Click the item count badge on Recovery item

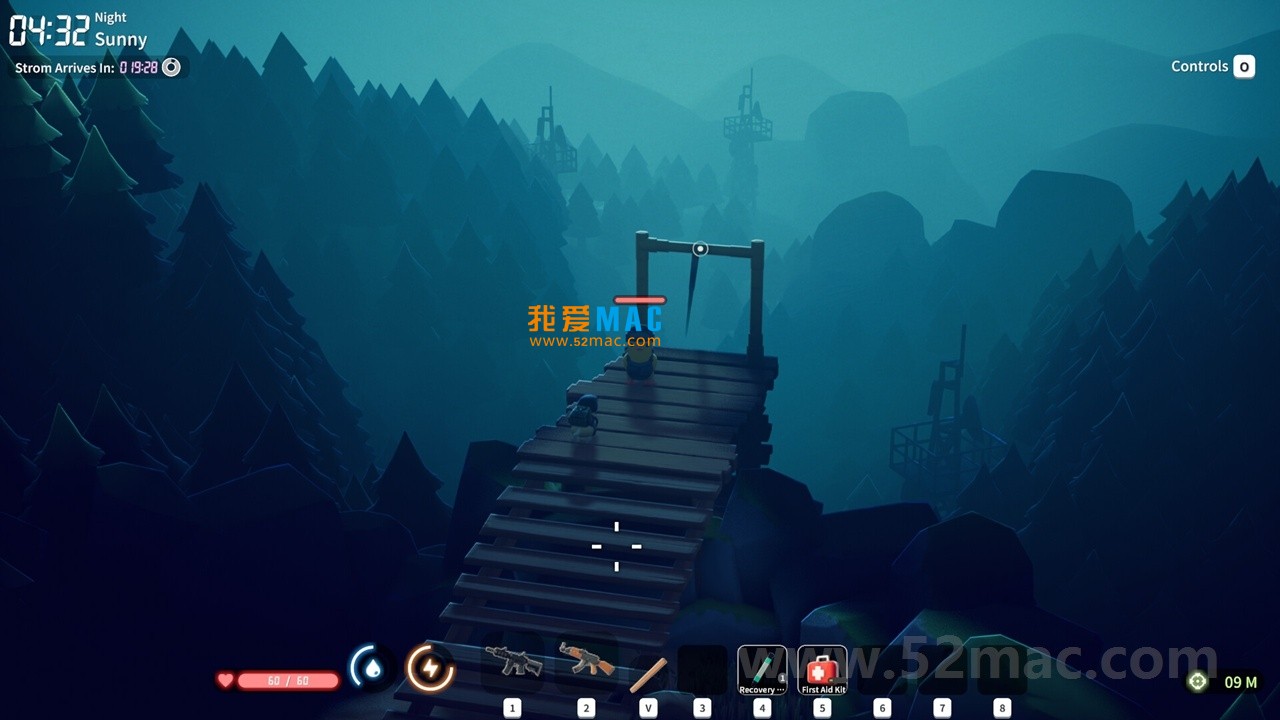click(x=782, y=679)
